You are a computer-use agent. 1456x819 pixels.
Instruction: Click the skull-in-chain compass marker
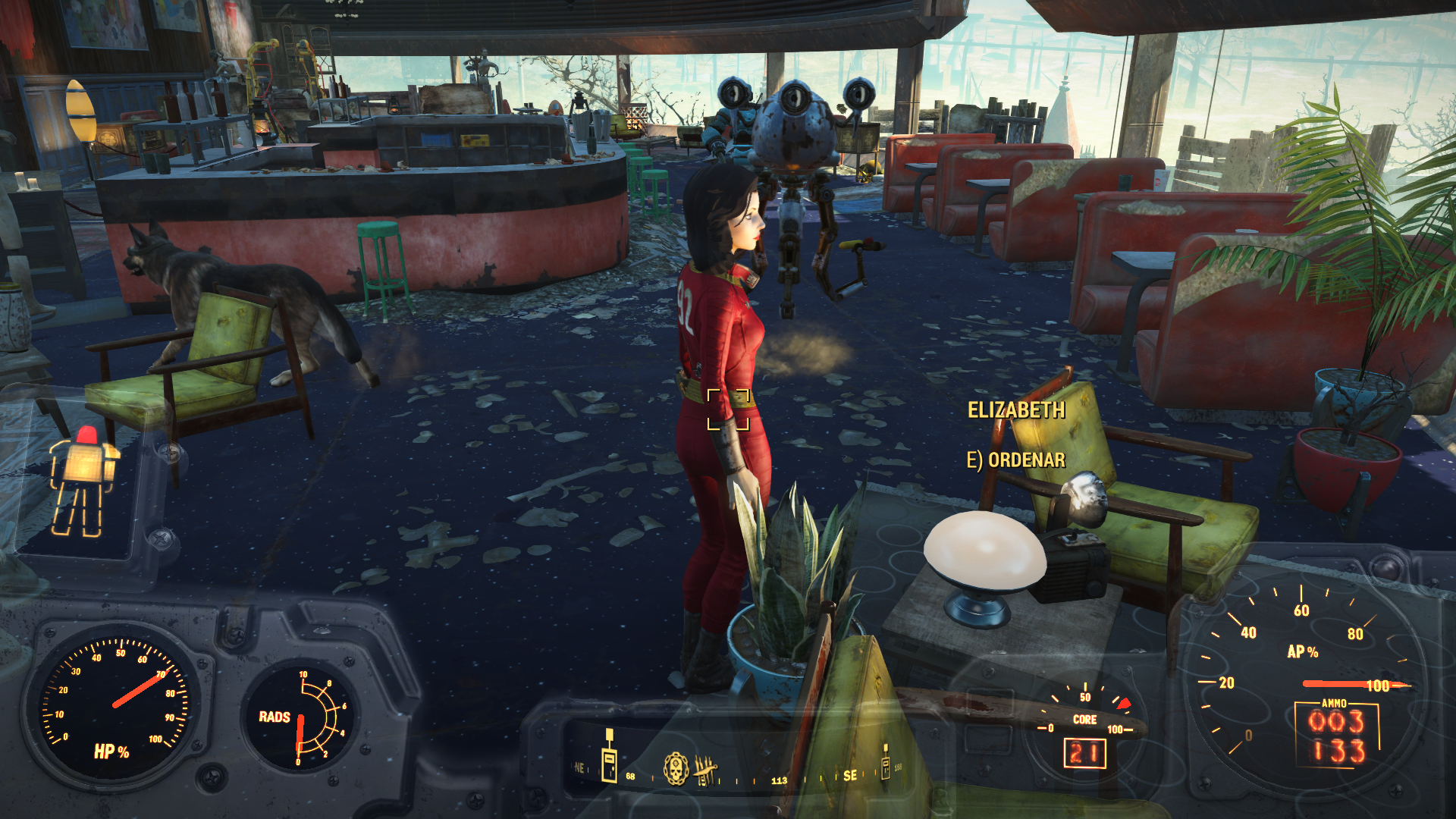(x=676, y=768)
